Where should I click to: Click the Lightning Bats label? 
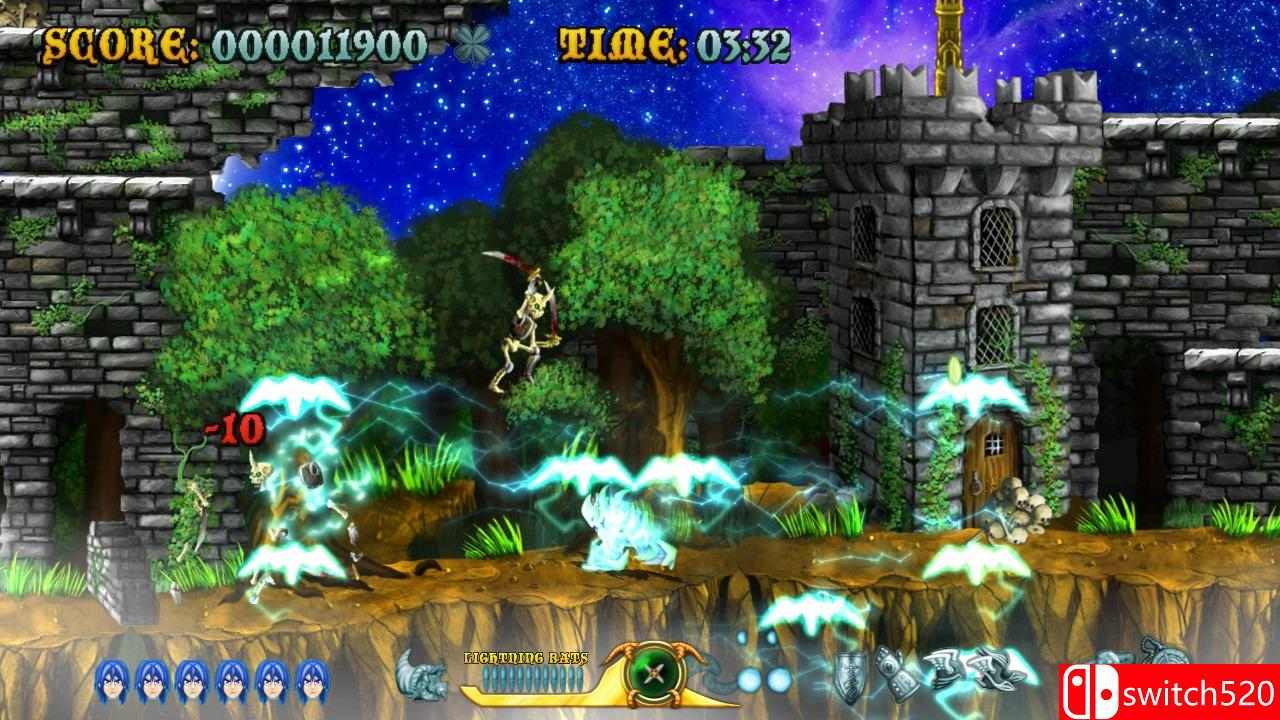[525, 658]
